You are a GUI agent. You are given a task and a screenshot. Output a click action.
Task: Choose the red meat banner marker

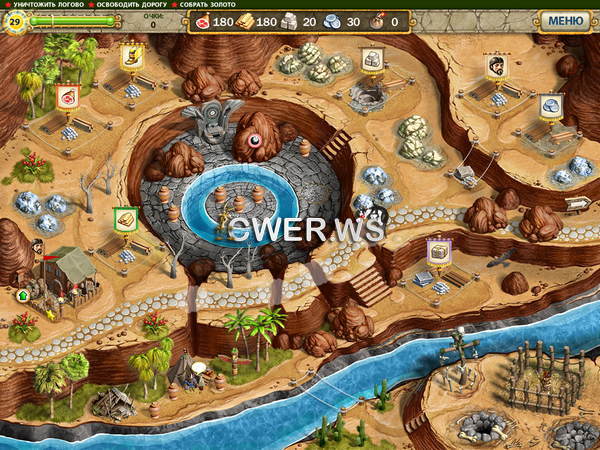pyautogui.click(x=67, y=96)
